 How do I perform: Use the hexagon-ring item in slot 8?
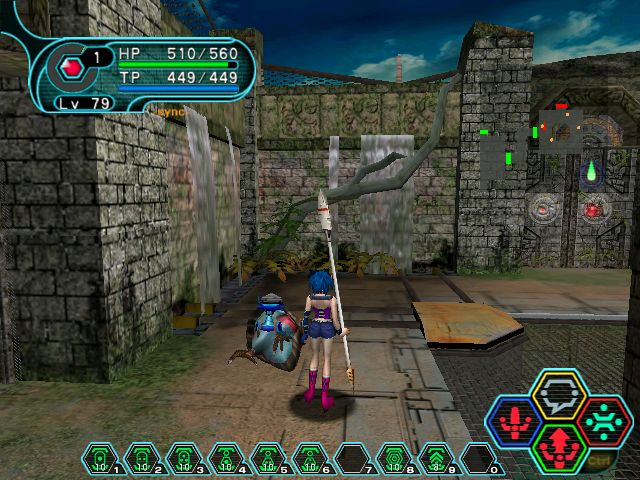pos(394,460)
